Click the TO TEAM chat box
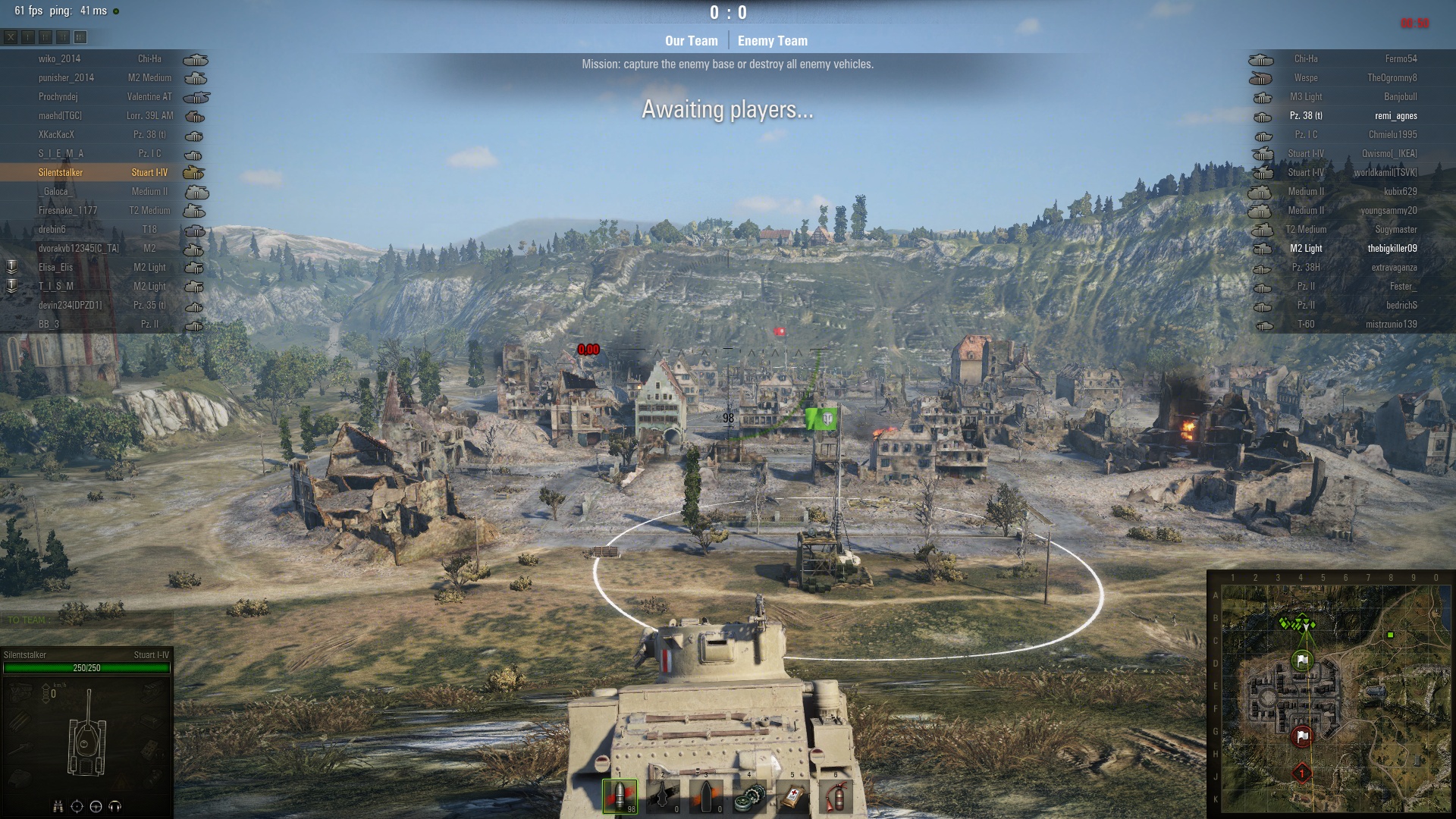Image resolution: width=1456 pixels, height=819 pixels. tap(86, 620)
